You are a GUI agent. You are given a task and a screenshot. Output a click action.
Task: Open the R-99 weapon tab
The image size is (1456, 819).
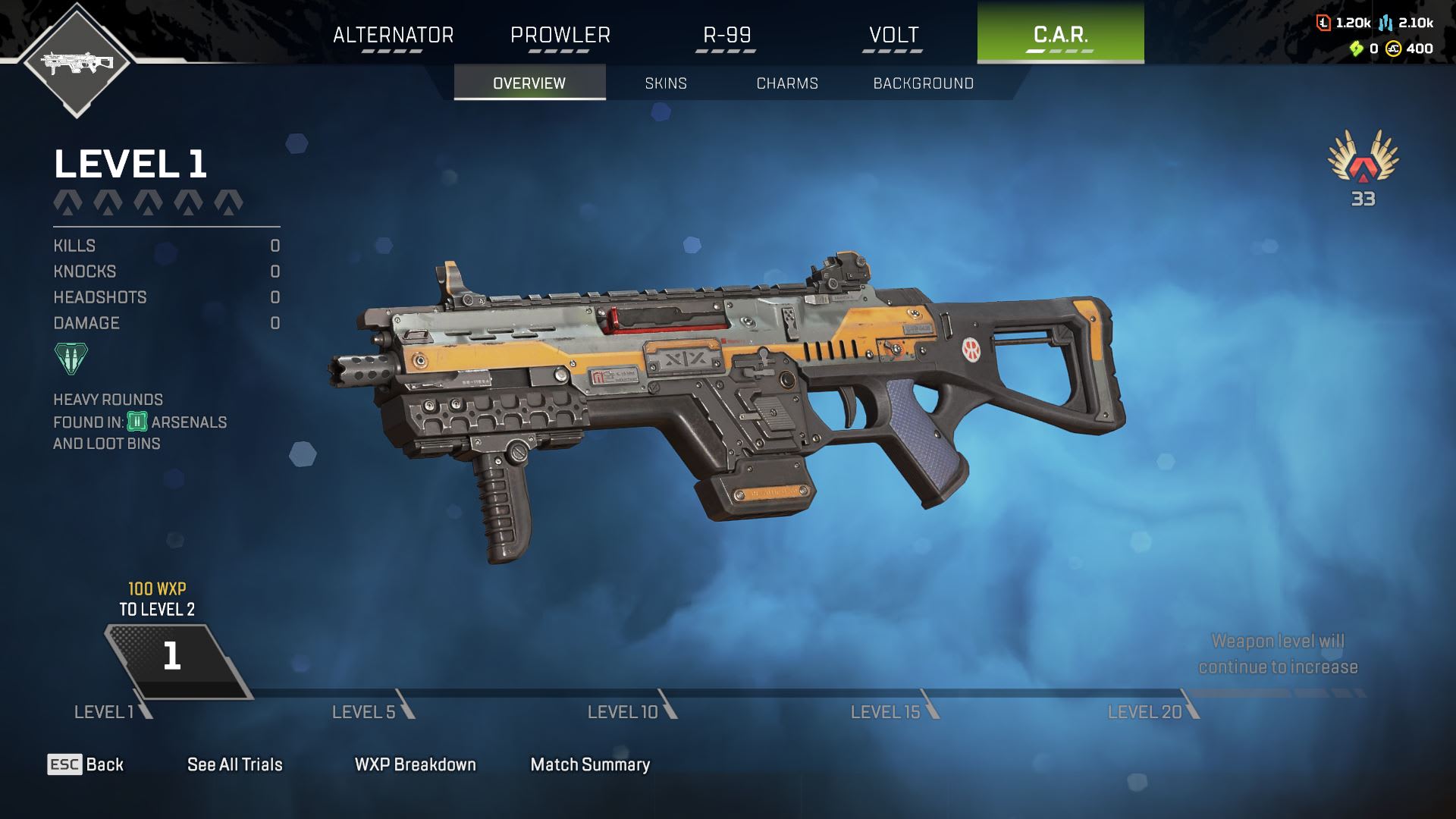pos(726,35)
